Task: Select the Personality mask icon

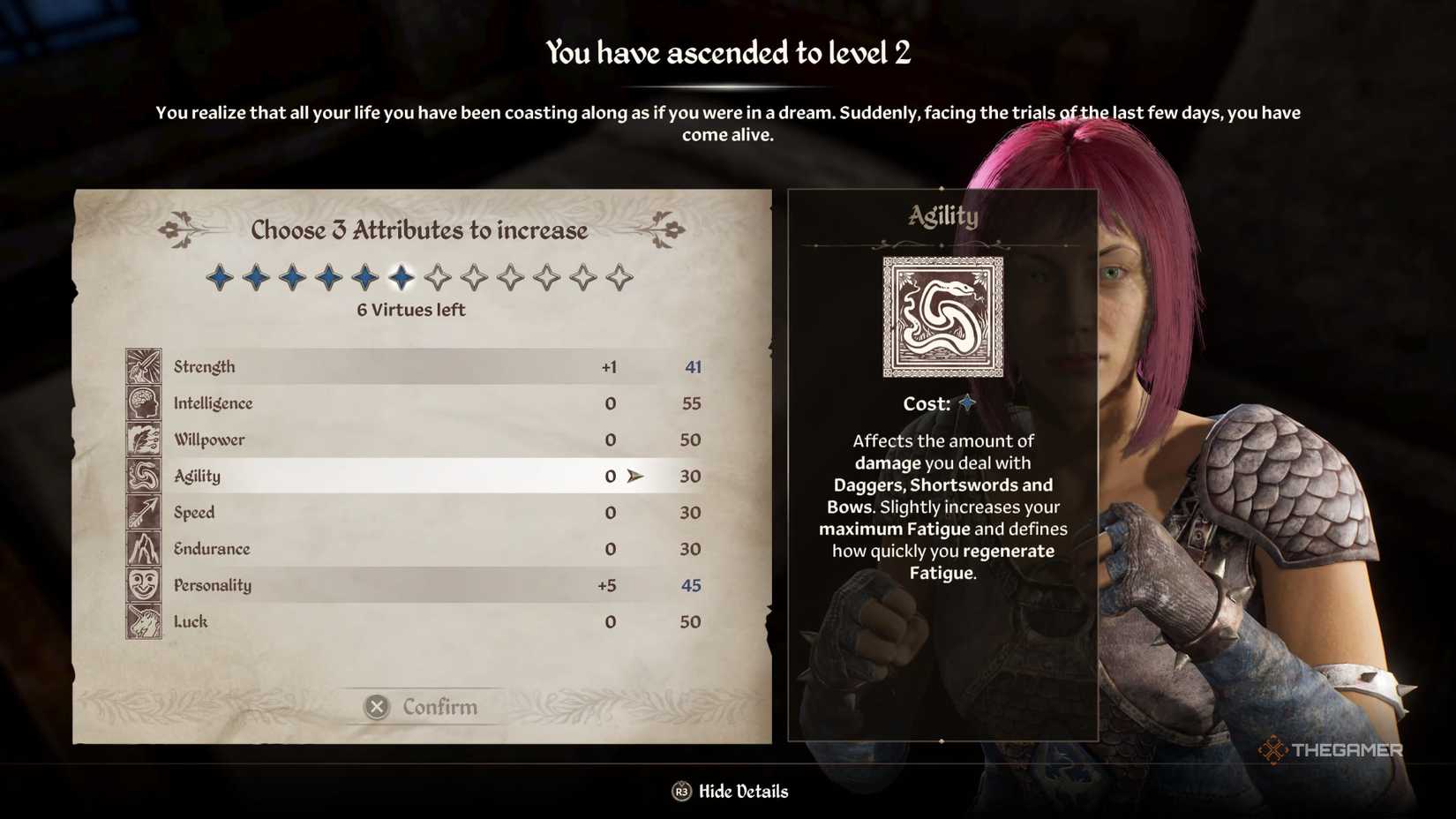Action: [144, 584]
